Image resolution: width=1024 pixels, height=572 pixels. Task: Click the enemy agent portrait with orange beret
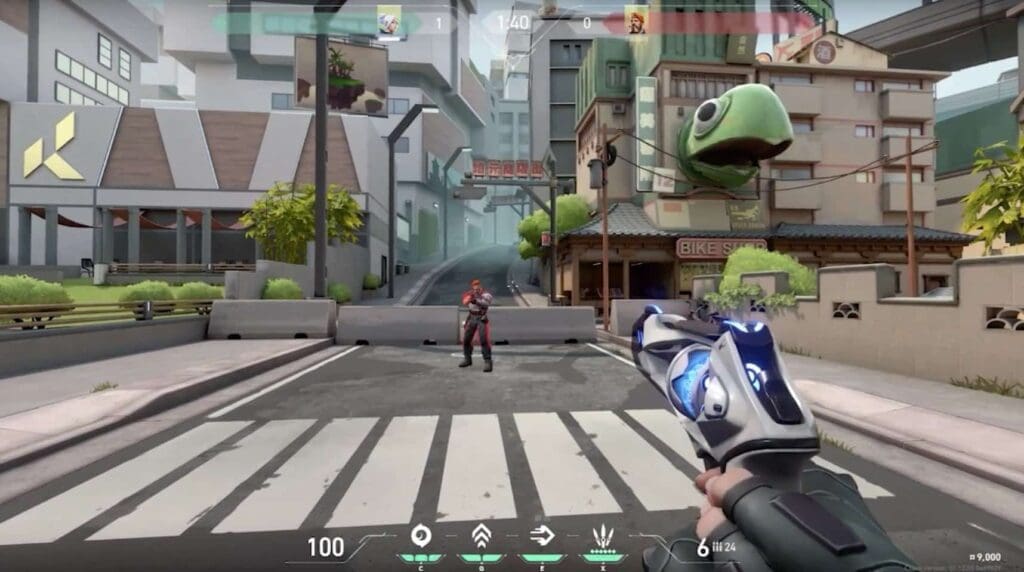tap(636, 21)
